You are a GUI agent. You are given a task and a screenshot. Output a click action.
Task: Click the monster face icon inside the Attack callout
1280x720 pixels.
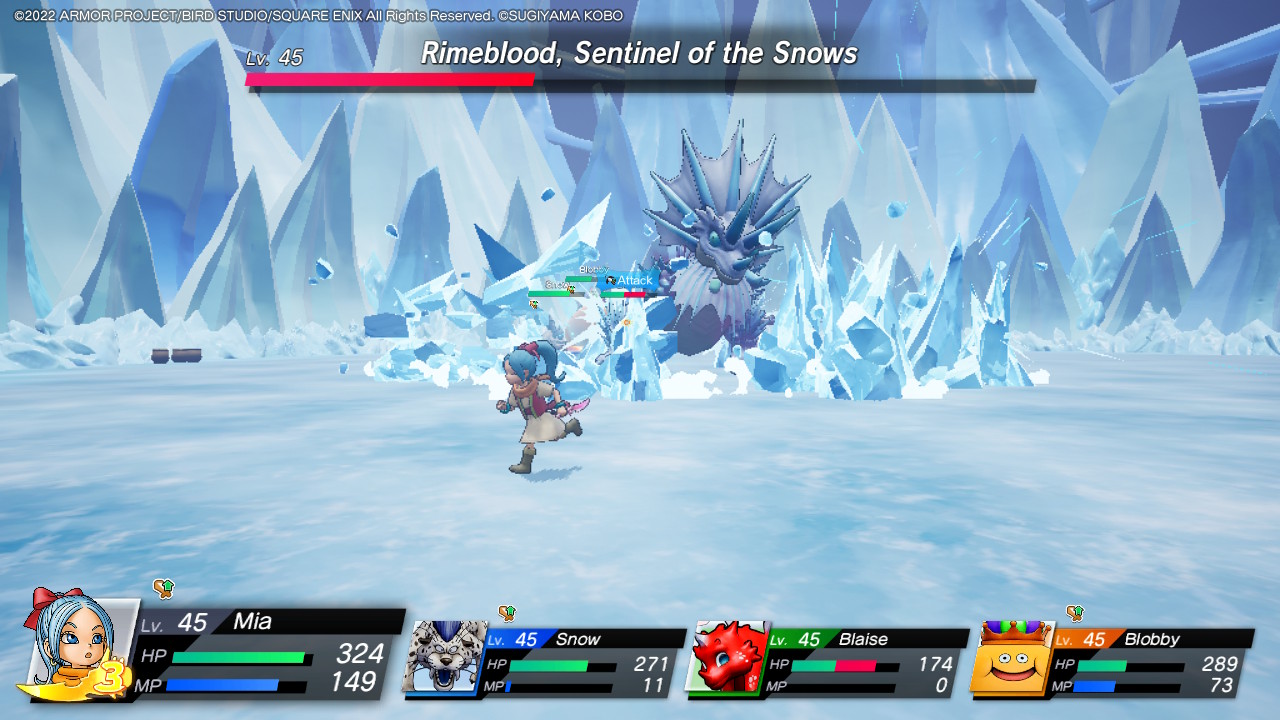(x=609, y=281)
